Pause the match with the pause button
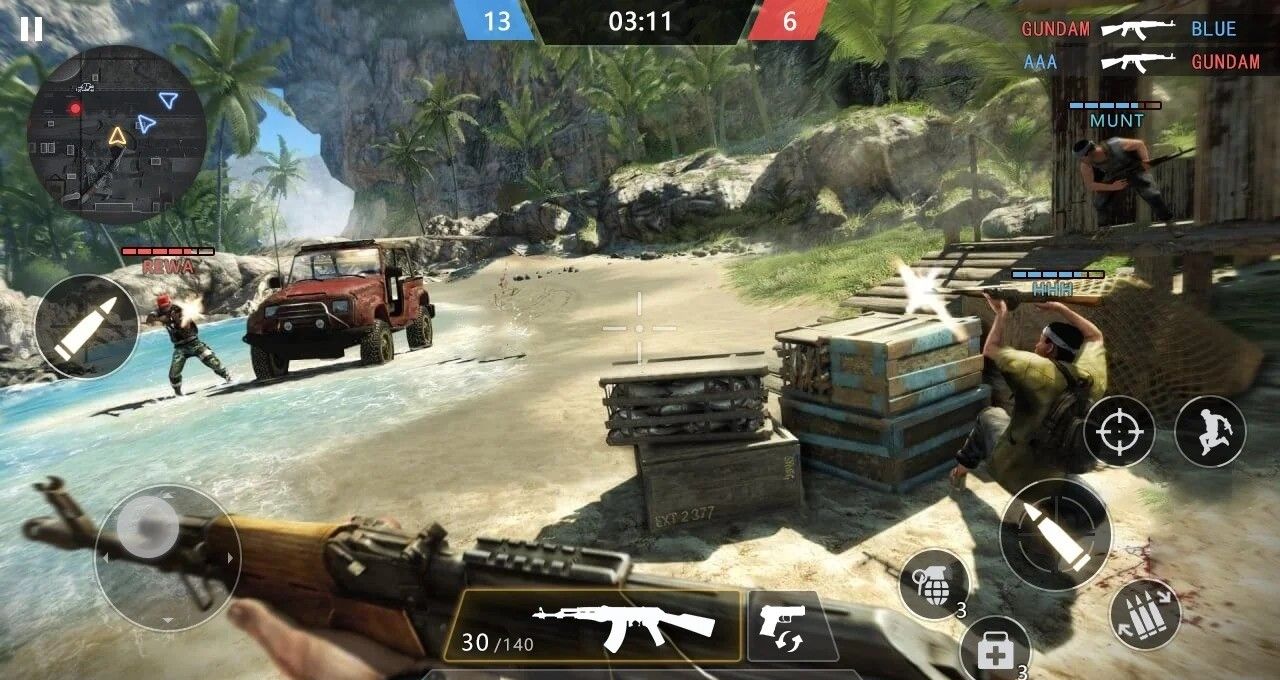Image resolution: width=1280 pixels, height=680 pixels. coord(31,29)
